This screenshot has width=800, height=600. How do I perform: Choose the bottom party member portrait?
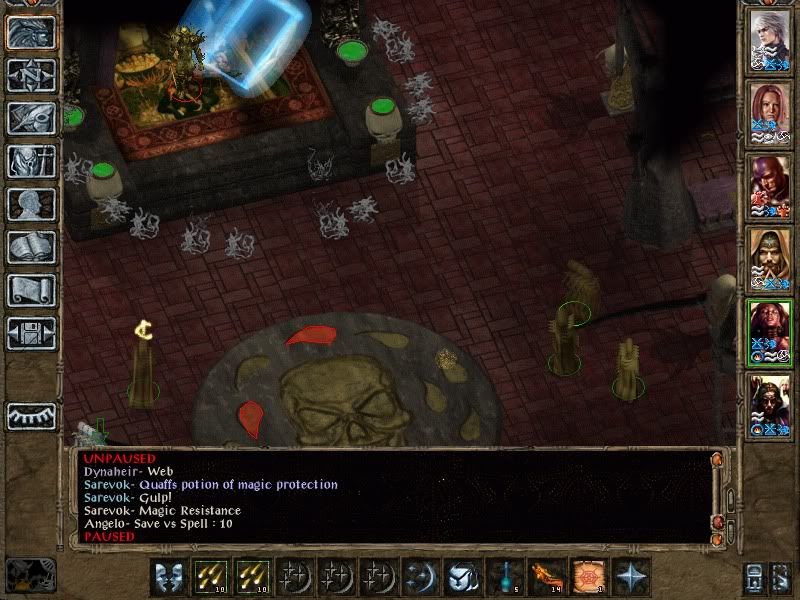pos(770,404)
